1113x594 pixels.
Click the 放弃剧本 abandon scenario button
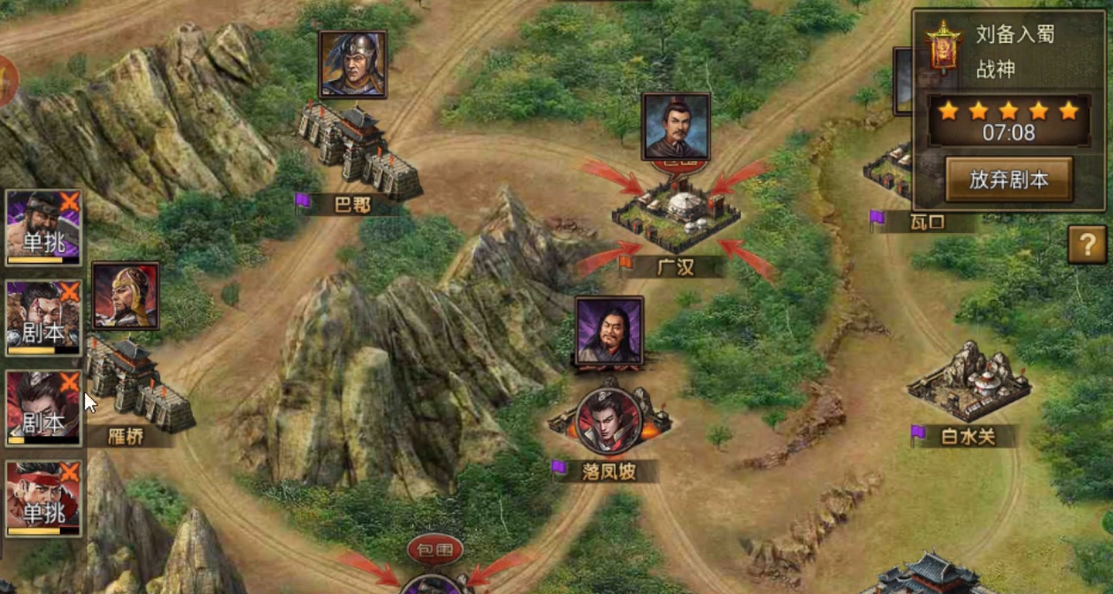click(x=1008, y=179)
